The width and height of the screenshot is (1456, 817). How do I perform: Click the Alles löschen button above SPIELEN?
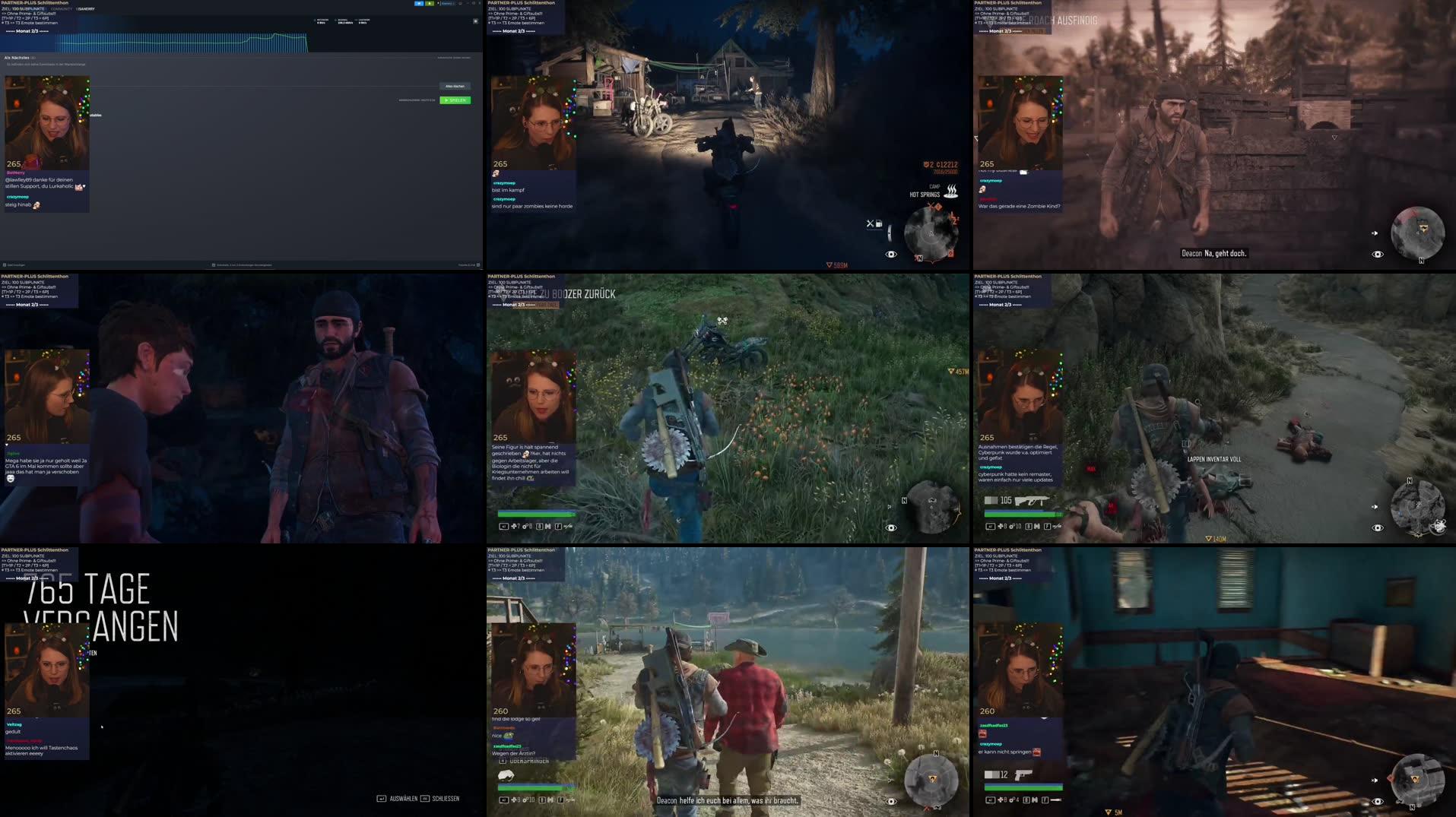tap(454, 86)
